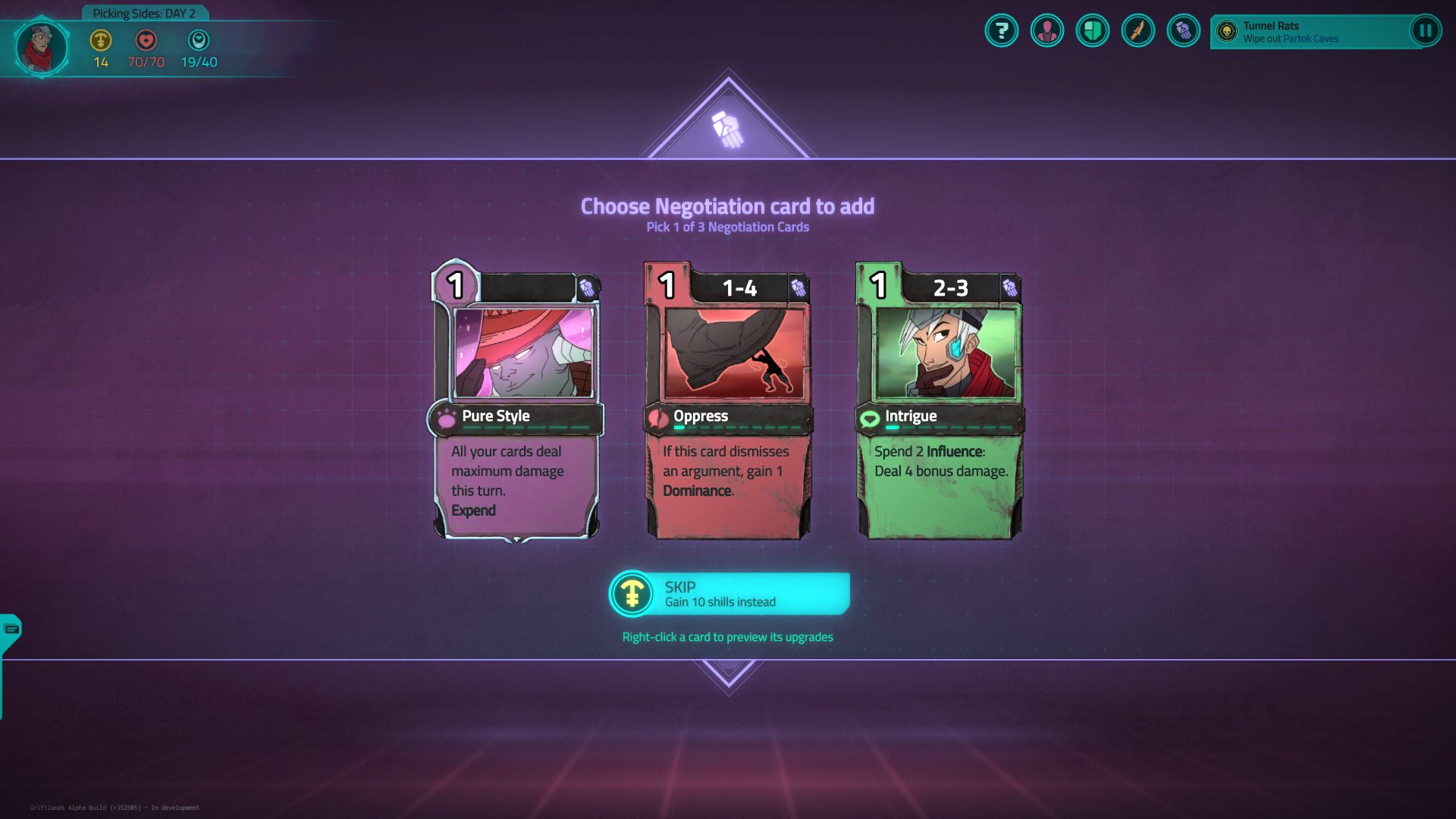1456x819 pixels.
Task: Select the green shield deck icon
Action: coord(1093,32)
